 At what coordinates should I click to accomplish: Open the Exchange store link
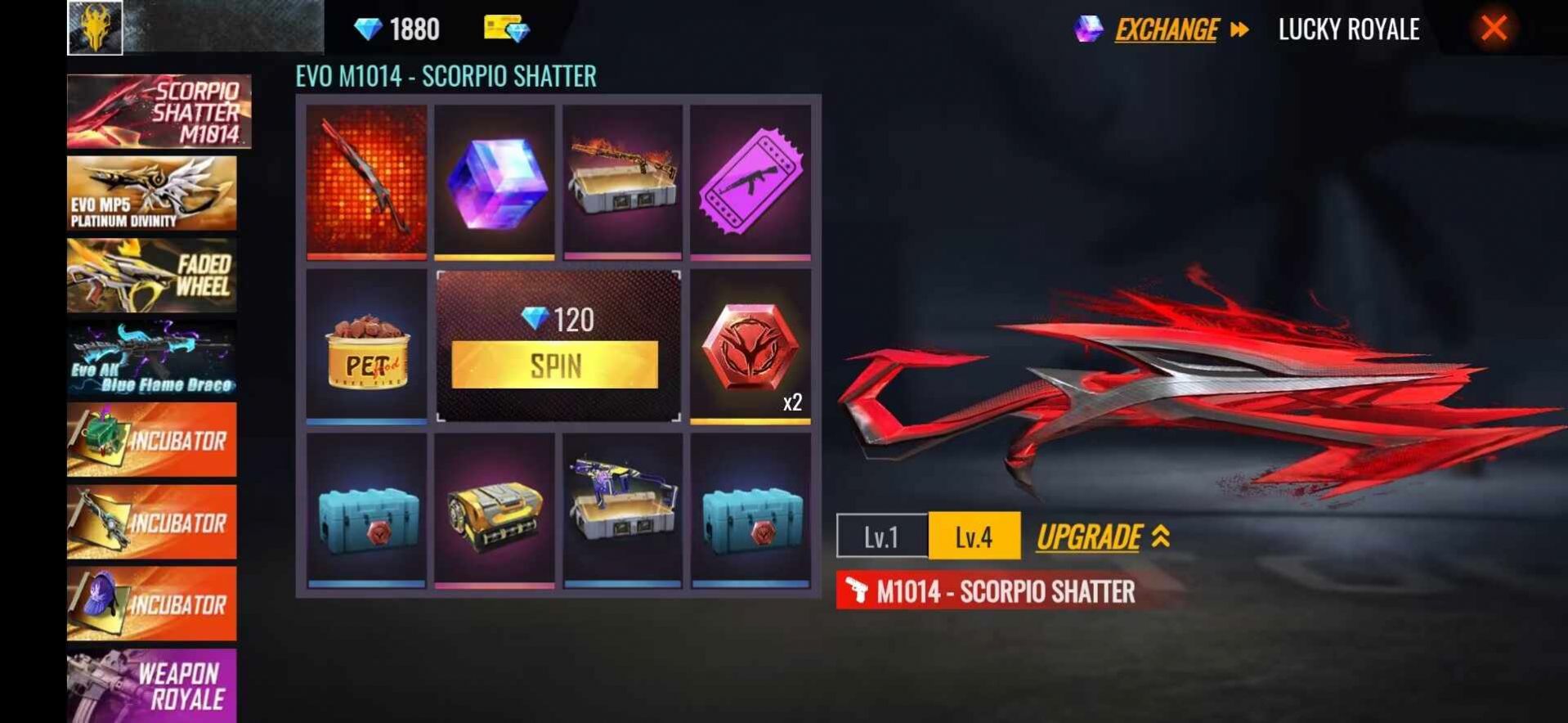pyautogui.click(x=1167, y=30)
